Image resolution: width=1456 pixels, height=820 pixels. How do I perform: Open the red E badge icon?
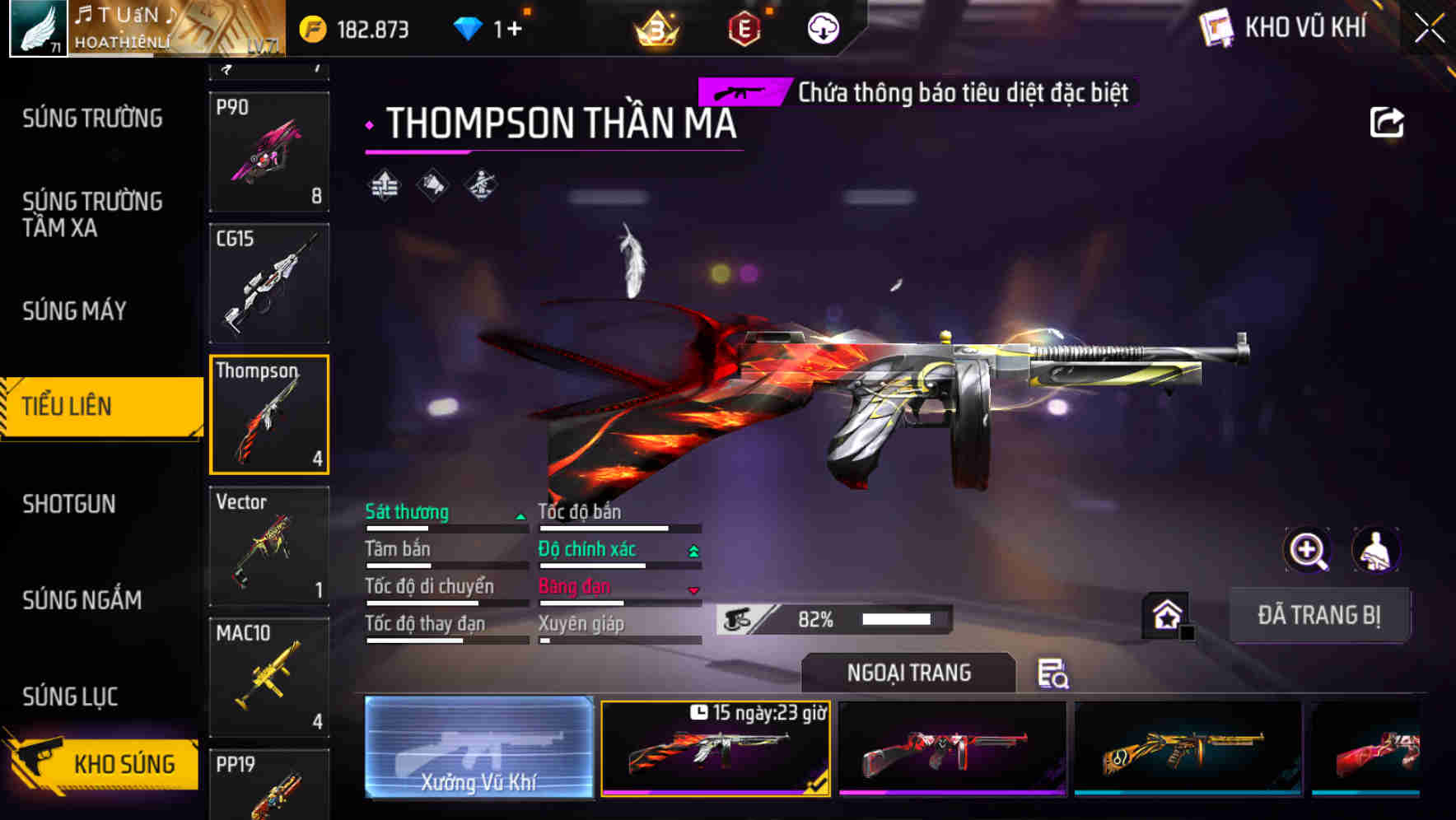point(743,29)
